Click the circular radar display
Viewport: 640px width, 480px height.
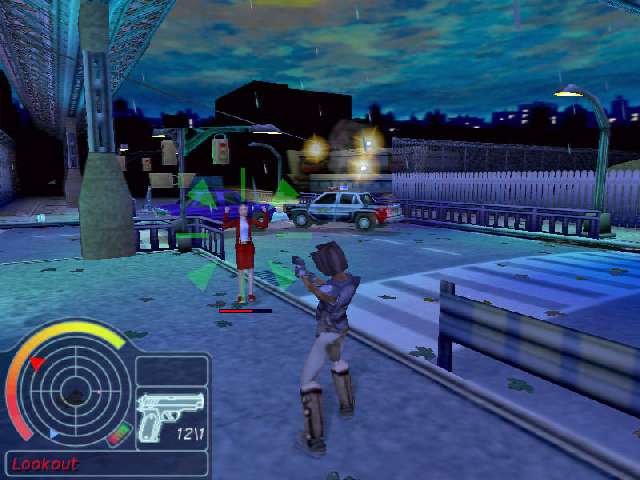tap(75, 390)
